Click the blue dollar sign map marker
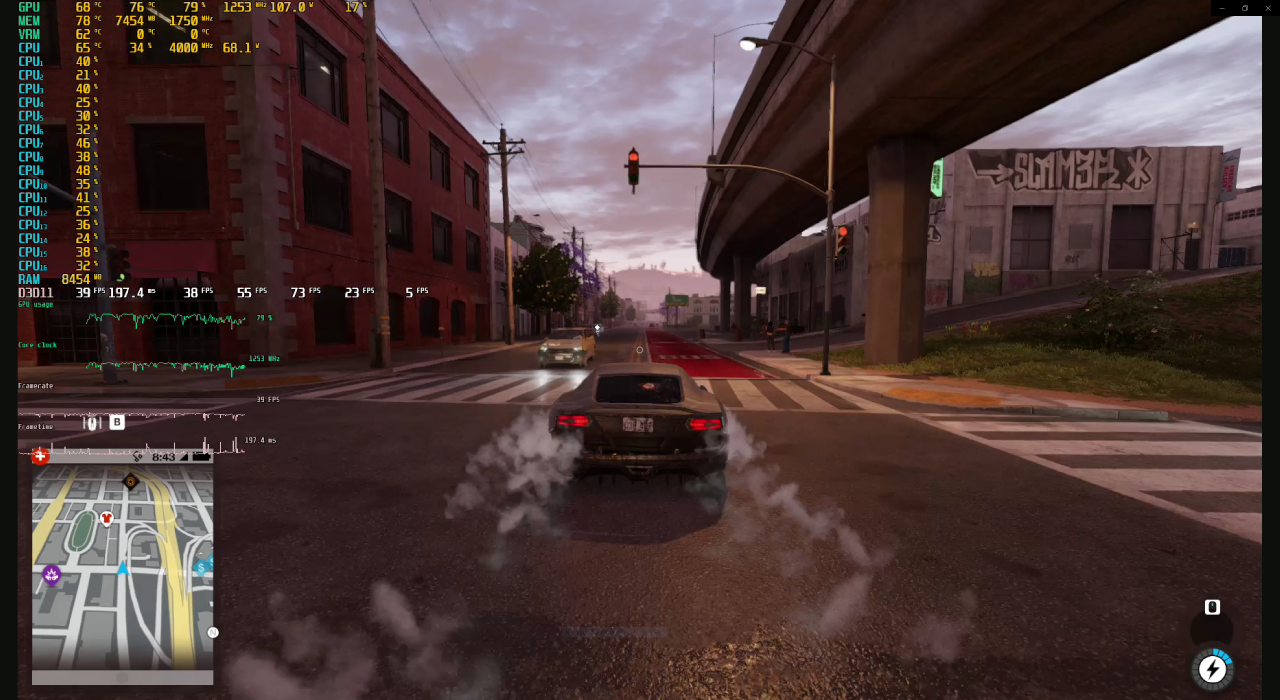This screenshot has height=700, width=1280. pyautogui.click(x=201, y=568)
